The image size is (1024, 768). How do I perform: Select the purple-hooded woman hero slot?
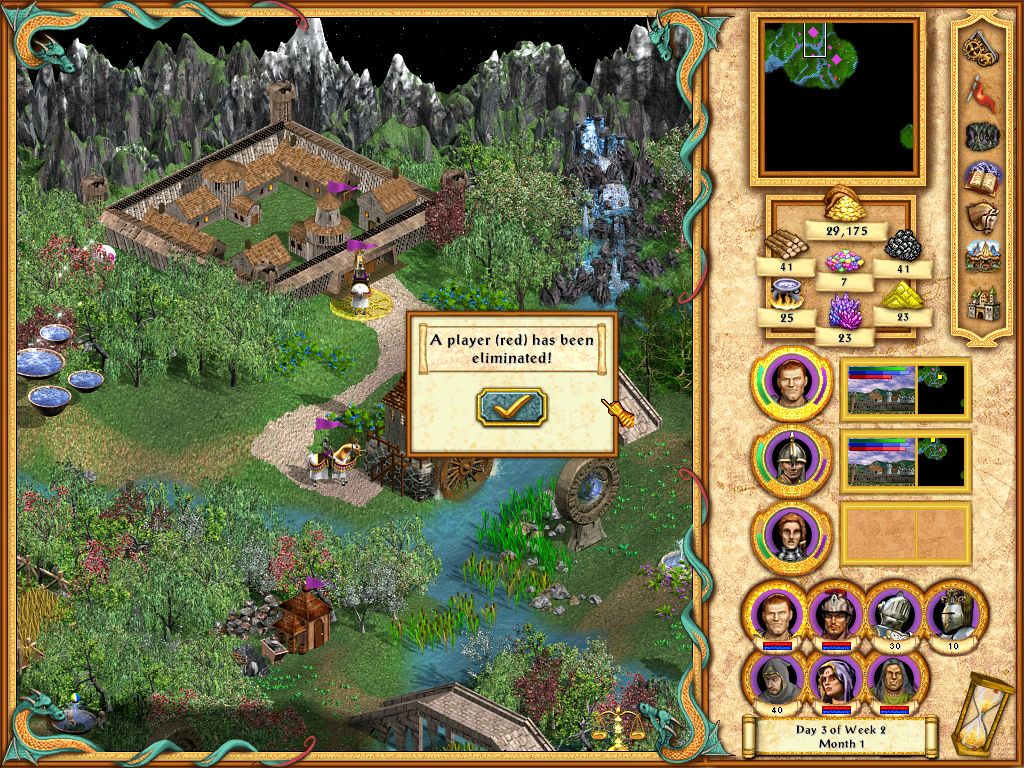(835, 678)
